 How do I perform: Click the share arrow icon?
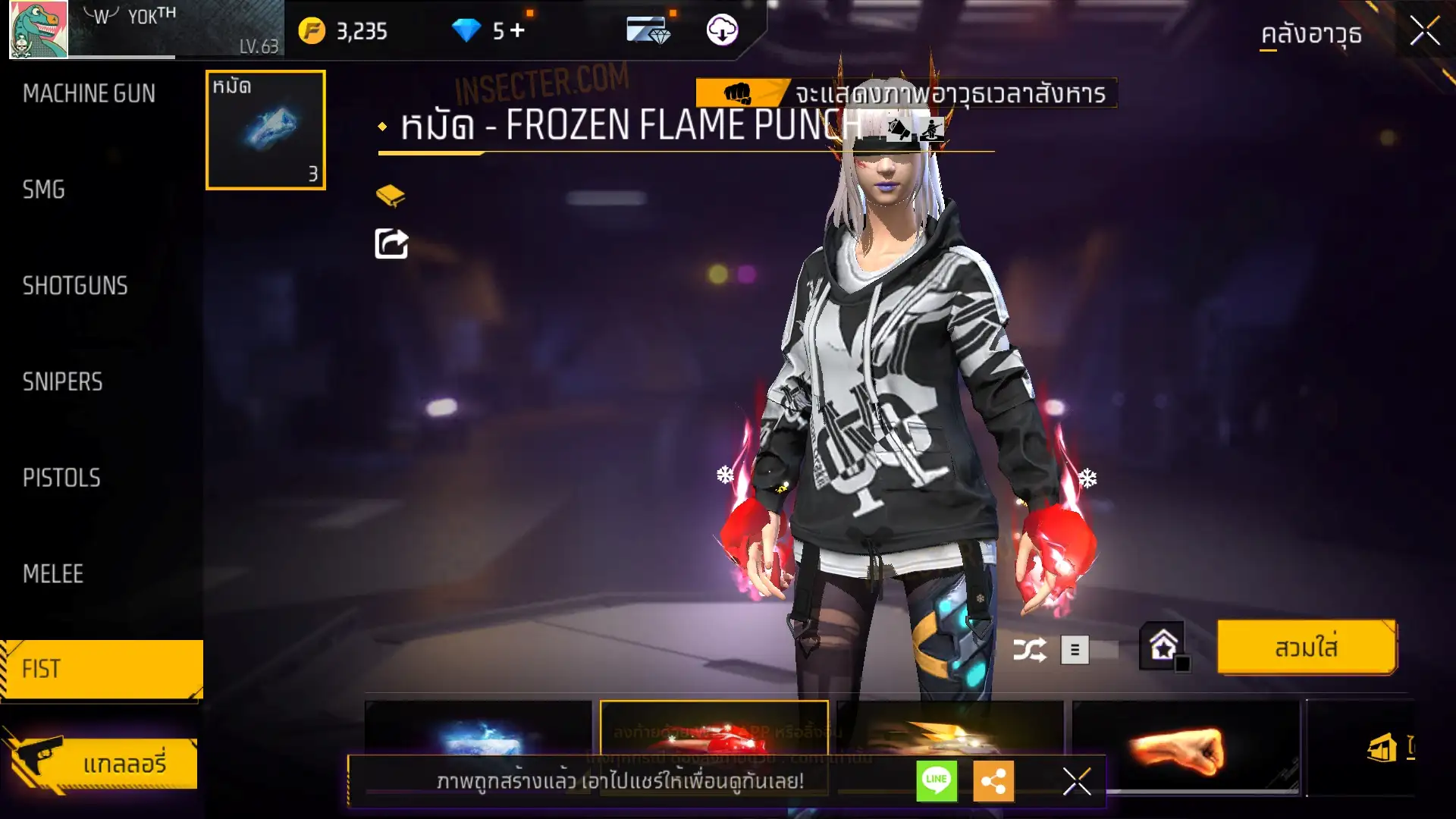tap(391, 243)
